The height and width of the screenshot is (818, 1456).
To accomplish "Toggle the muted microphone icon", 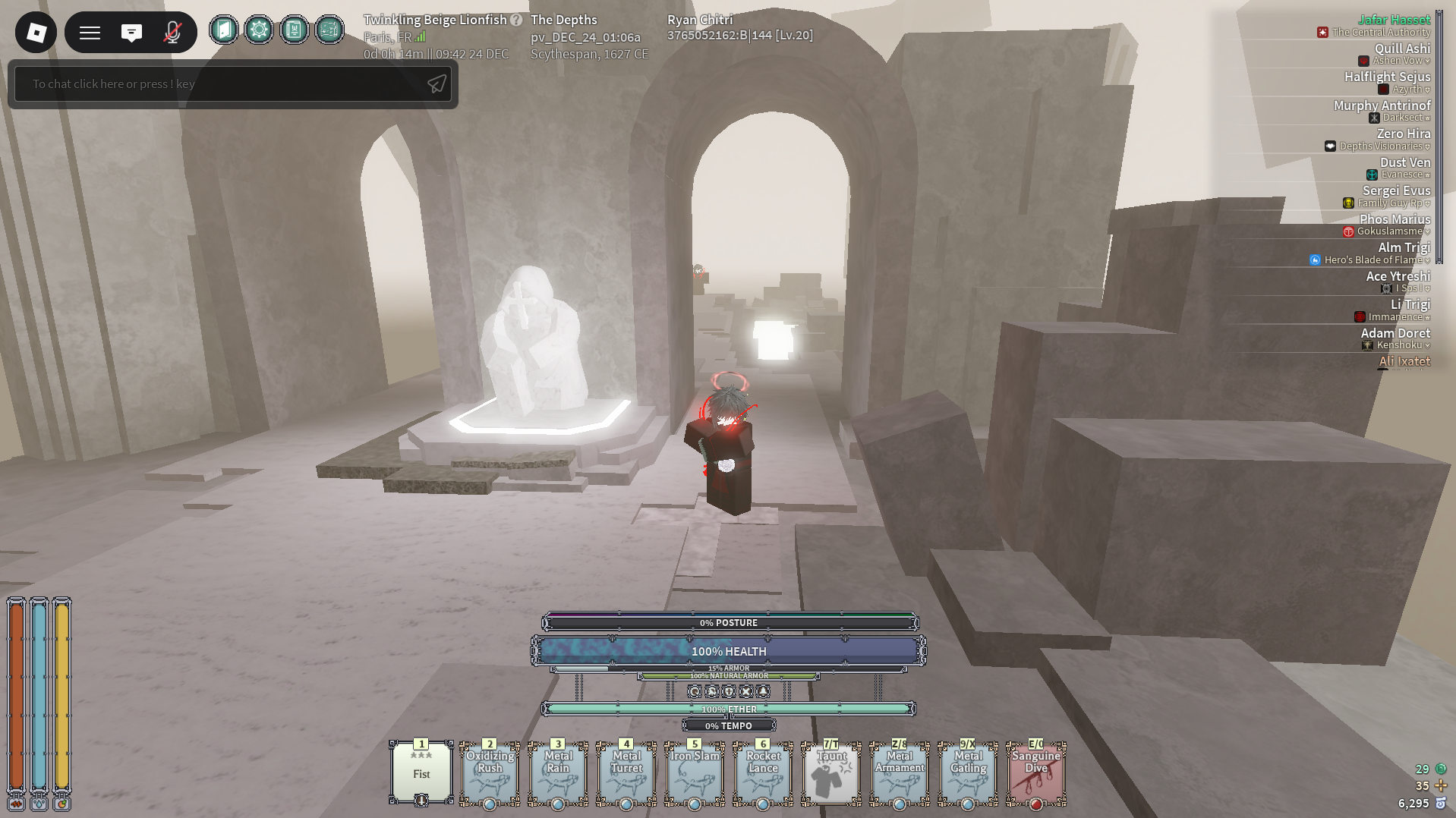I will point(172,33).
